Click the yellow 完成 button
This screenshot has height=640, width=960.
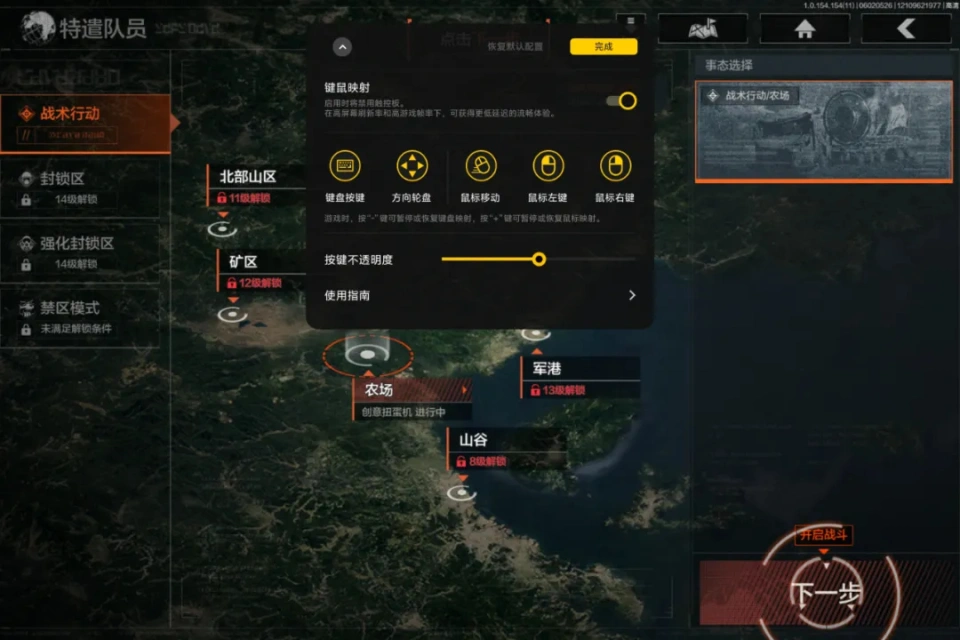coord(603,47)
